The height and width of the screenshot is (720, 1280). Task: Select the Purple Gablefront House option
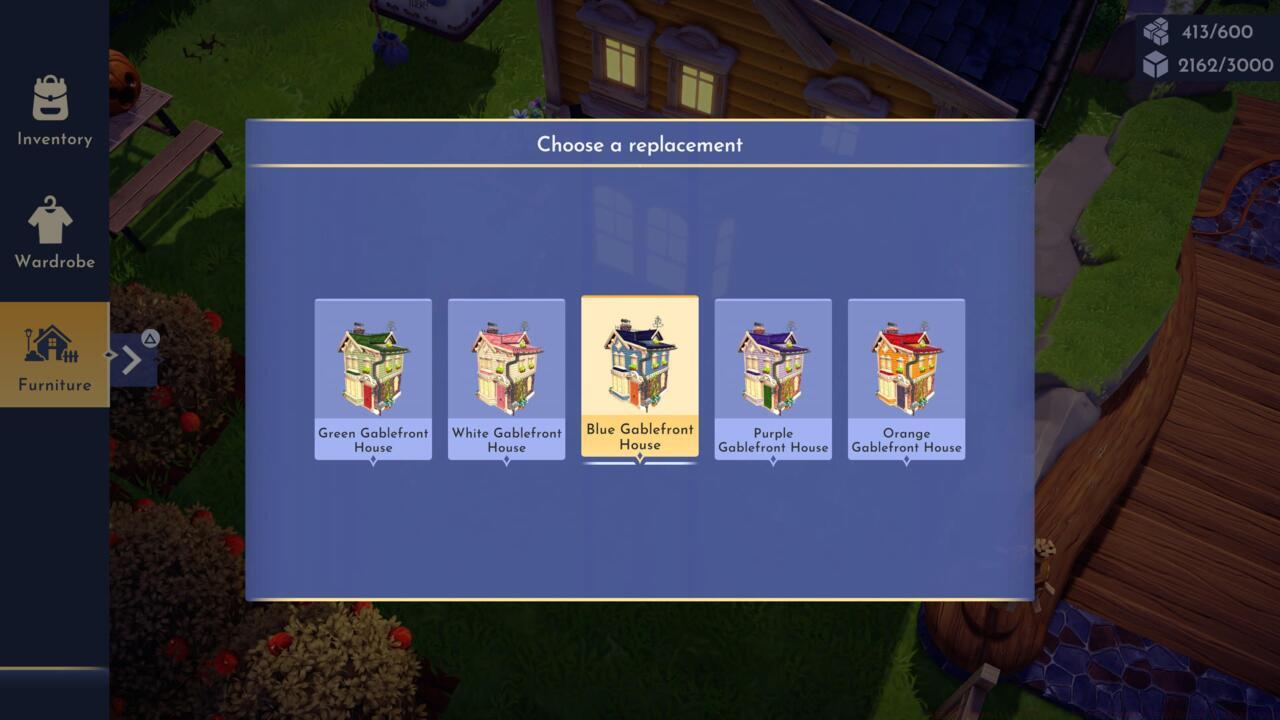[773, 378]
